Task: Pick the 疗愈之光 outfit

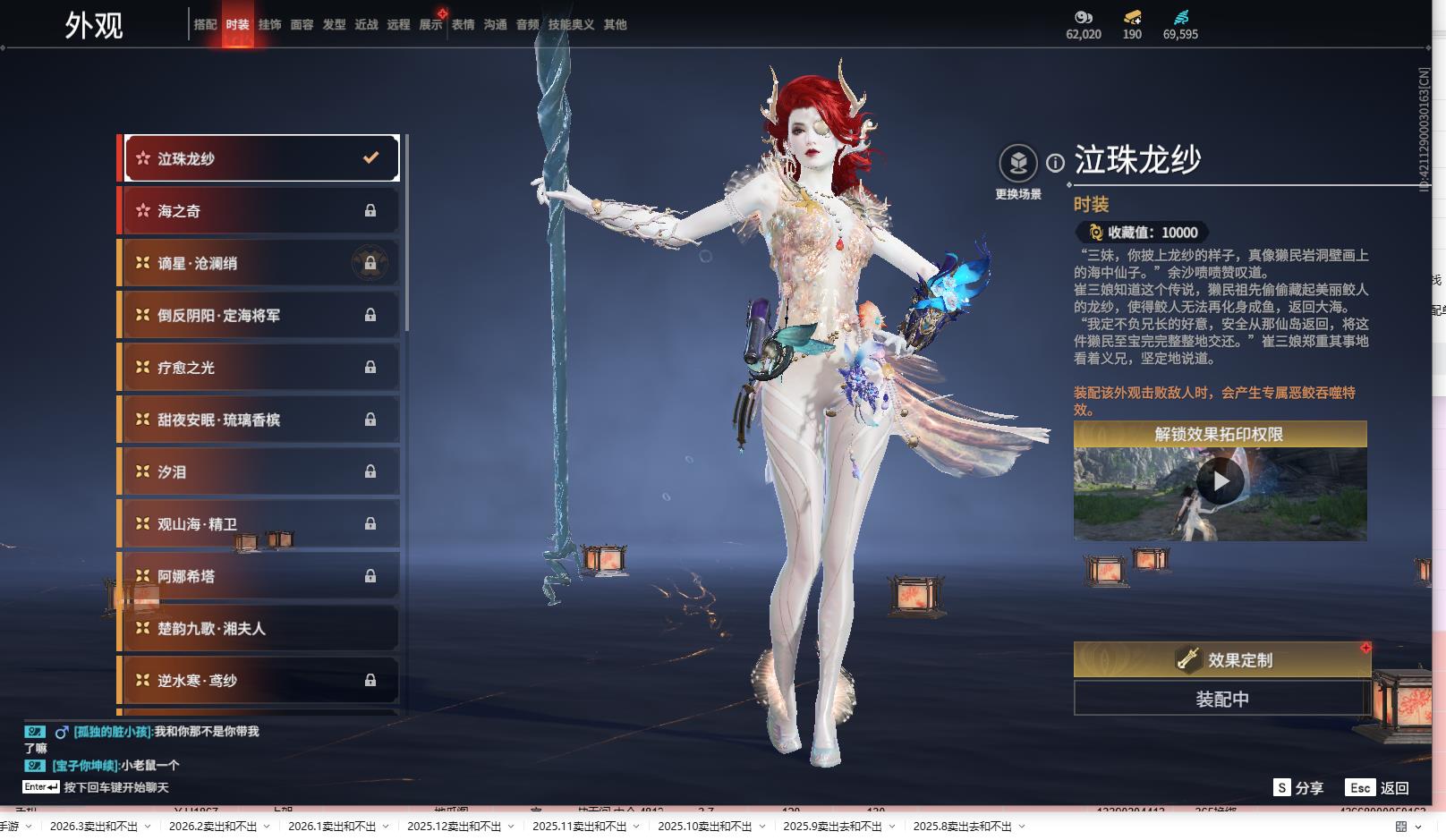Action: 259,368
